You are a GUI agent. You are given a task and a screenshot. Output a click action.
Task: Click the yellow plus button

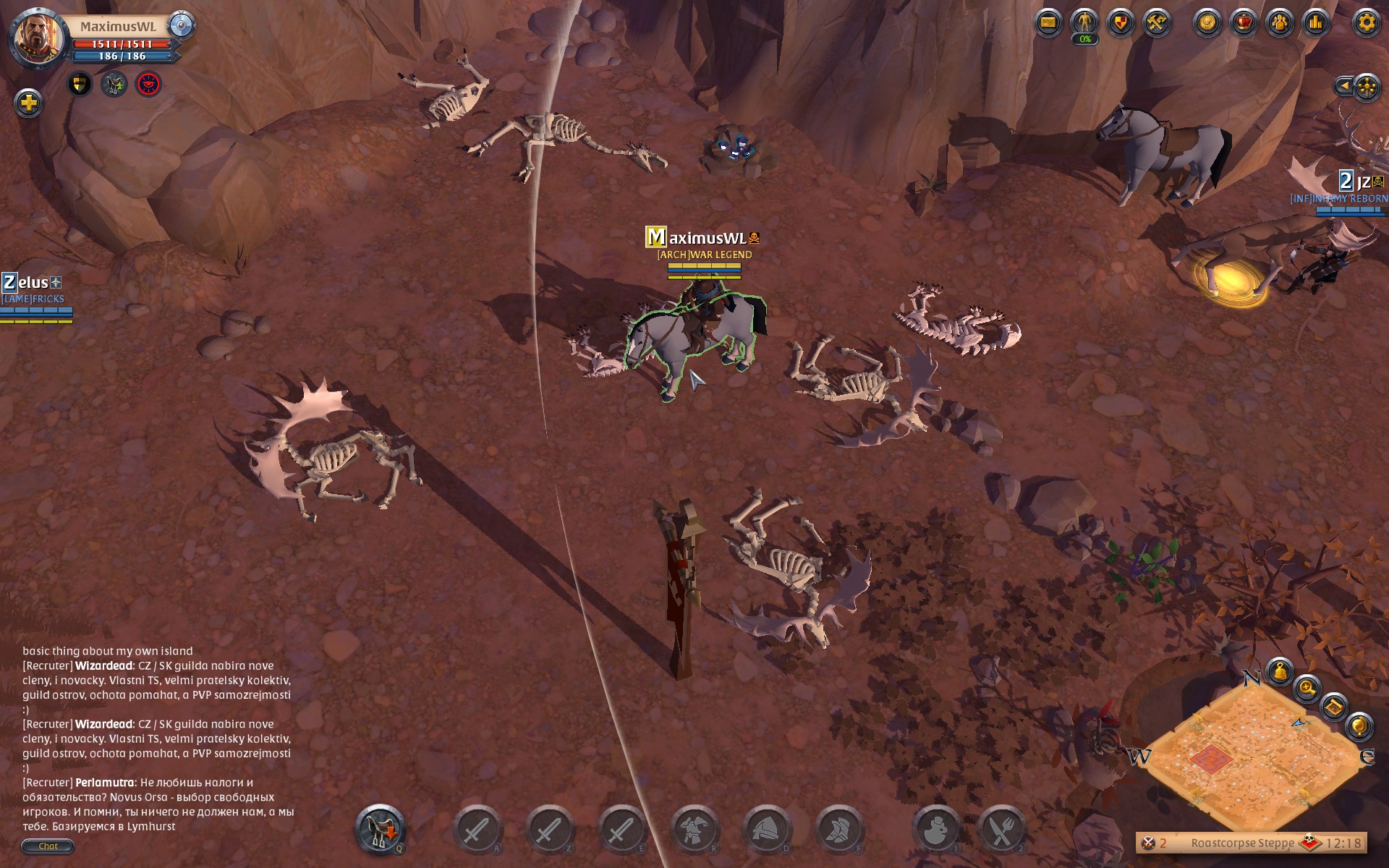pyautogui.click(x=28, y=103)
